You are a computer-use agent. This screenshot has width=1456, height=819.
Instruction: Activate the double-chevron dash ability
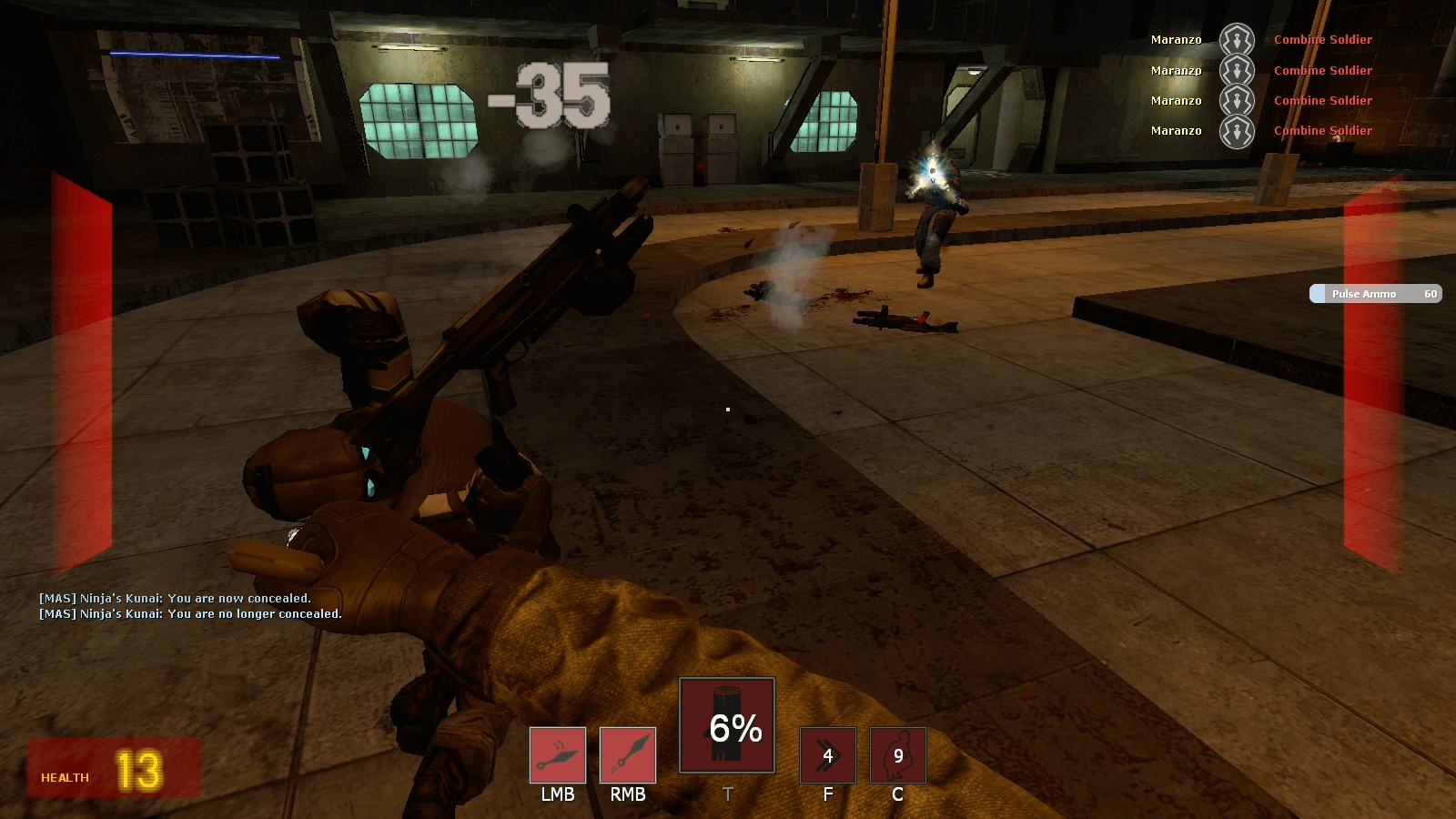(827, 755)
